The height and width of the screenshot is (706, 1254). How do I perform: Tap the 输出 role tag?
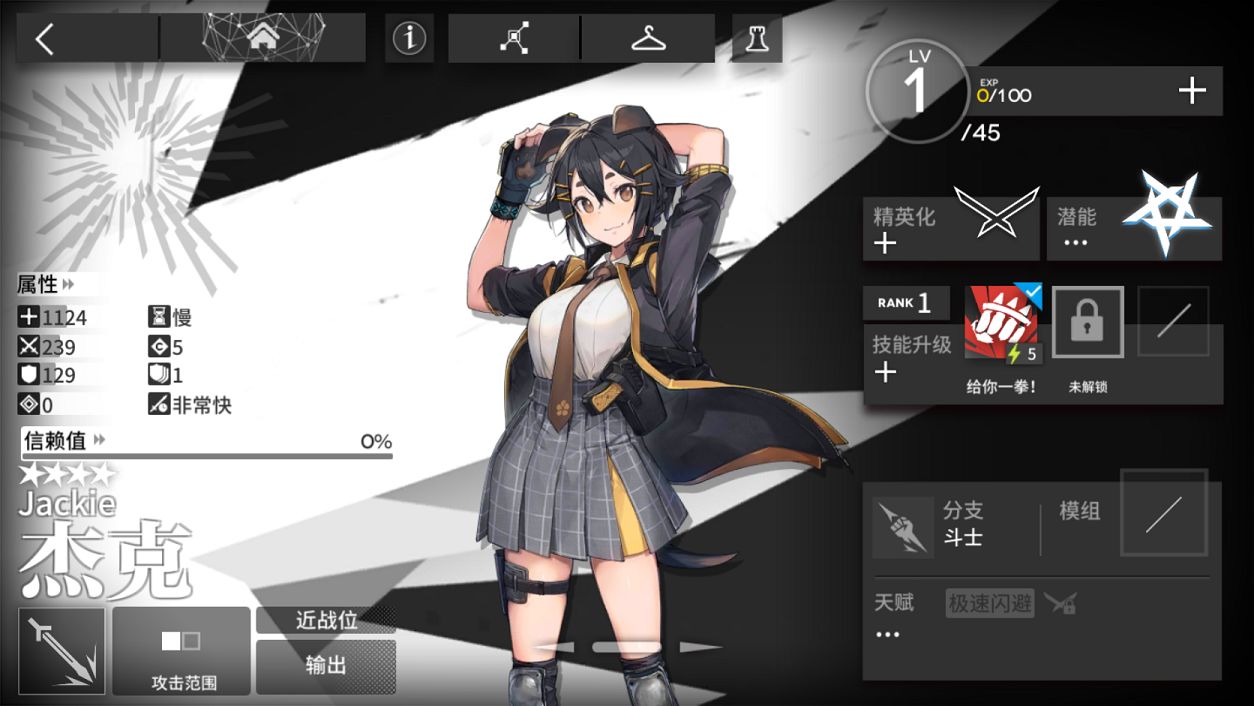[326, 666]
